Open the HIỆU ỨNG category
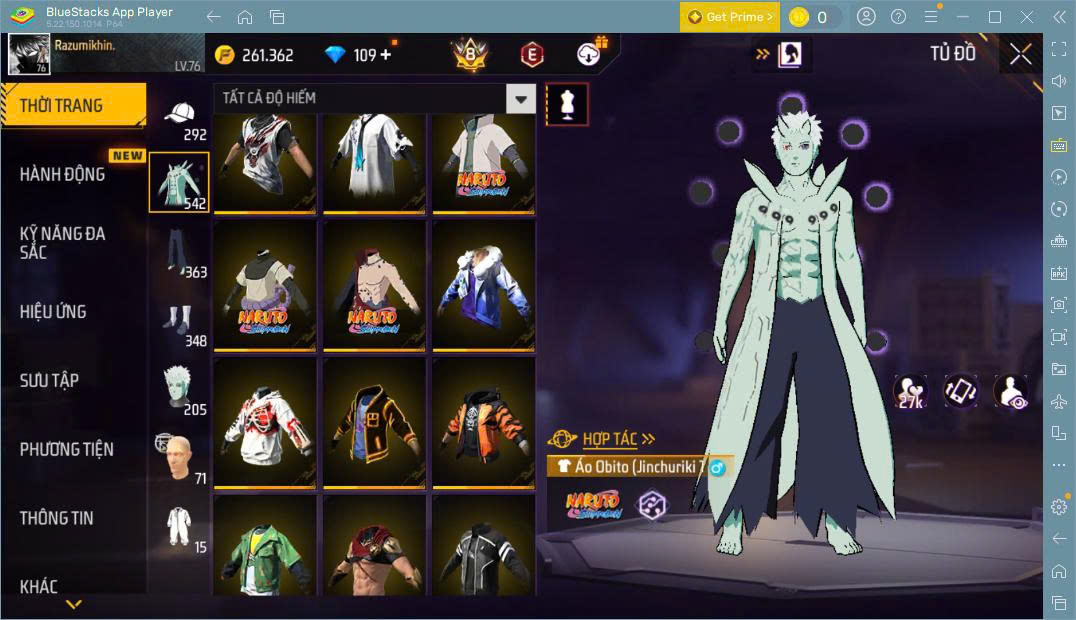Screen dimensions: 1076x620 [53, 311]
